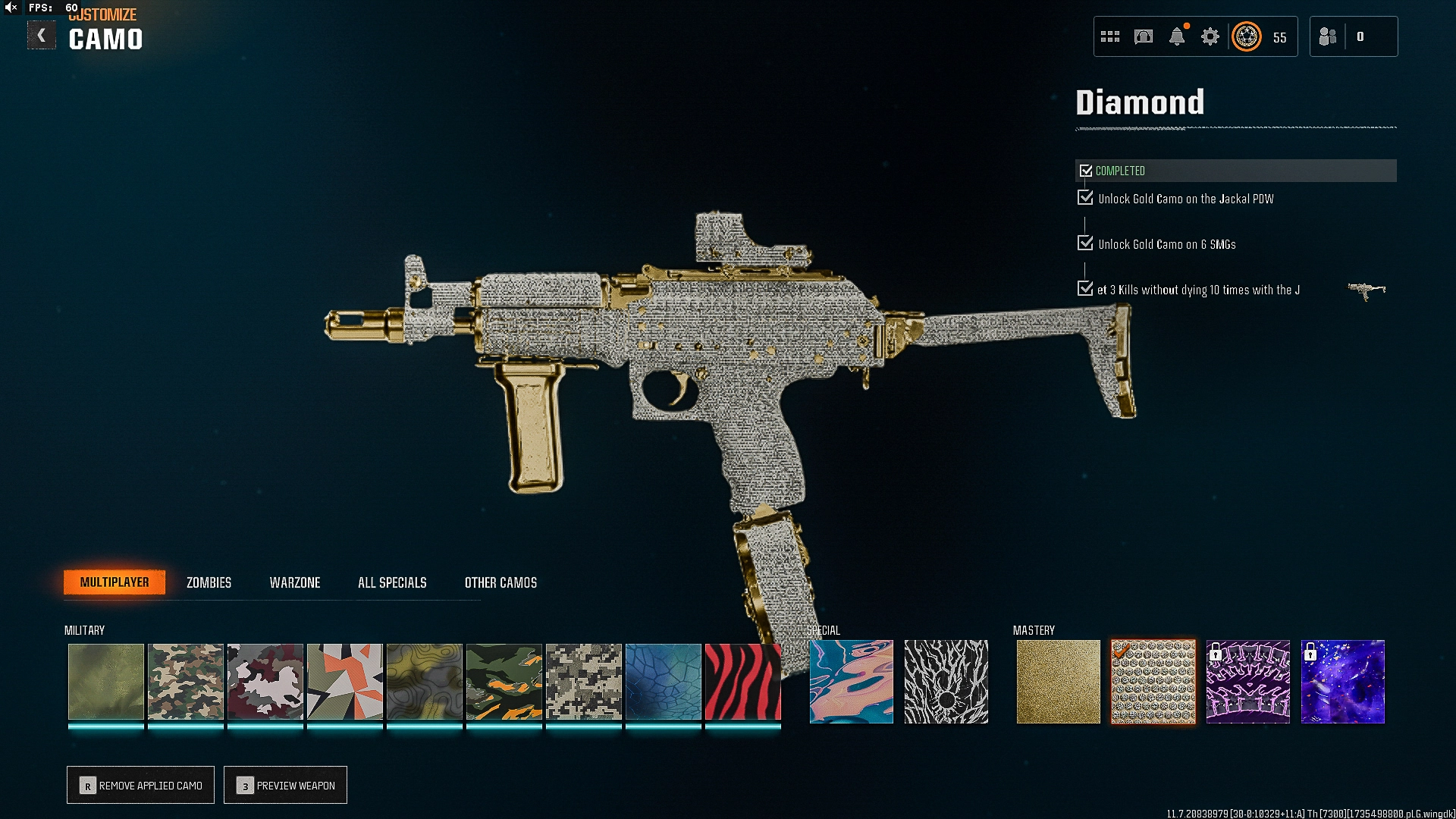Pick the blue and pink liquid special camo
1456x819 pixels.
[851, 681]
